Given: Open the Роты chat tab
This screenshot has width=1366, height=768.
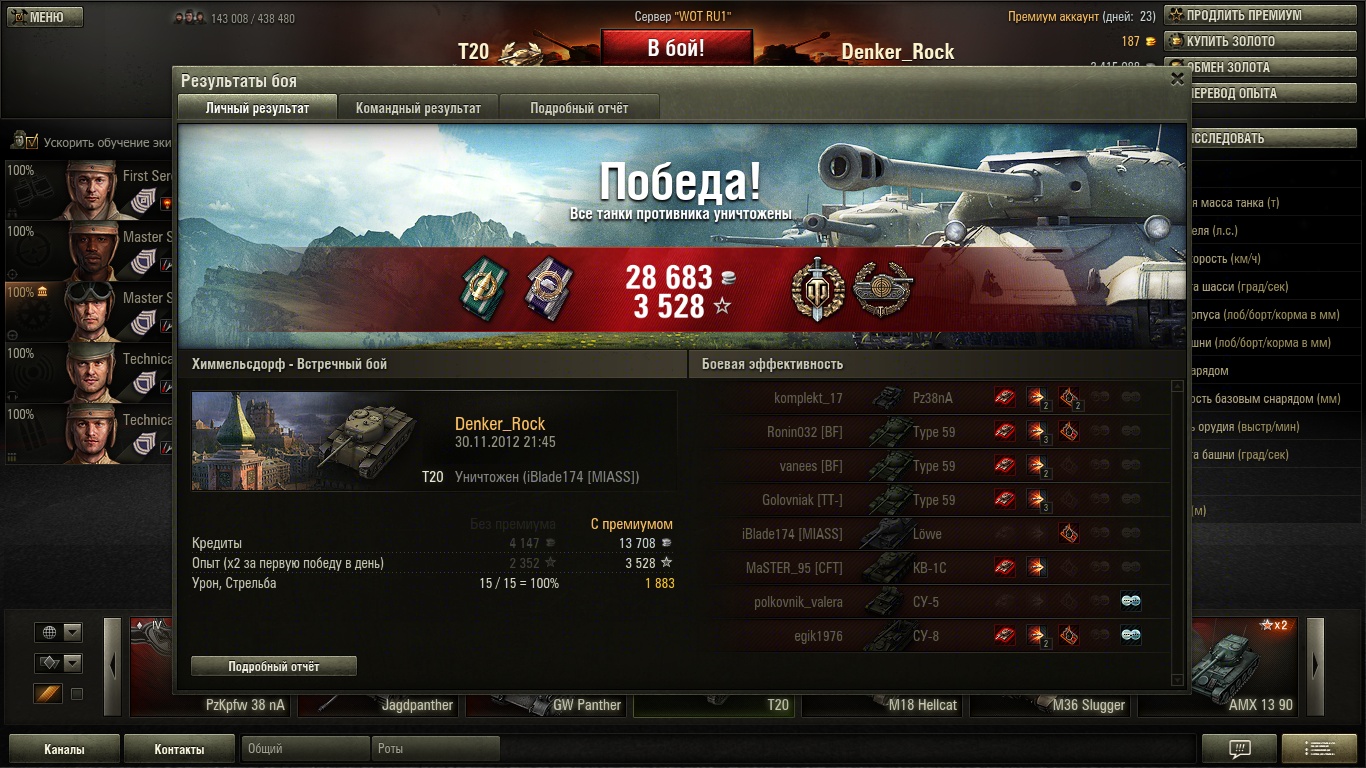Looking at the screenshot, I should 435,749.
